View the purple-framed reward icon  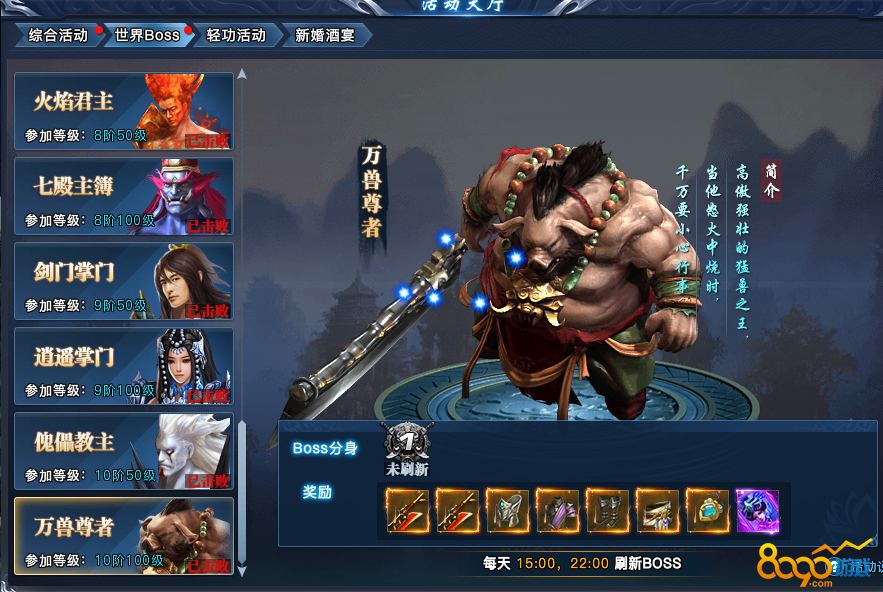coord(758,511)
